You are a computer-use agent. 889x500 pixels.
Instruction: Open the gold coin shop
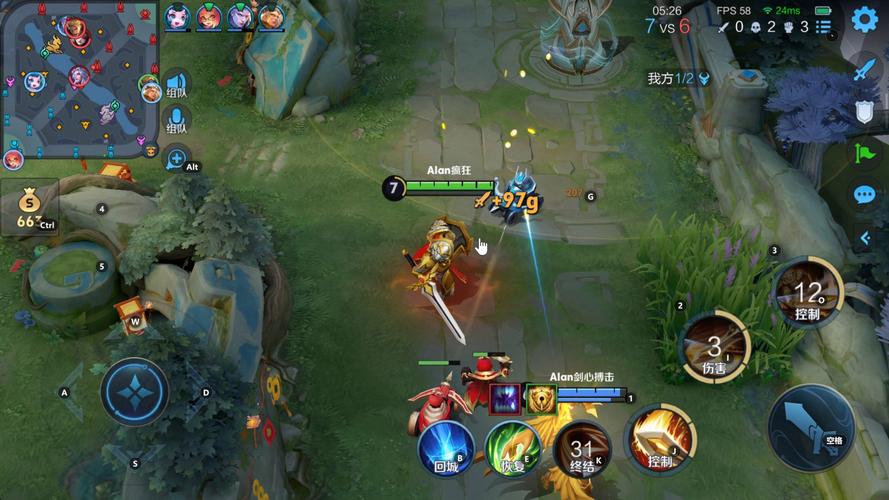coord(29,206)
